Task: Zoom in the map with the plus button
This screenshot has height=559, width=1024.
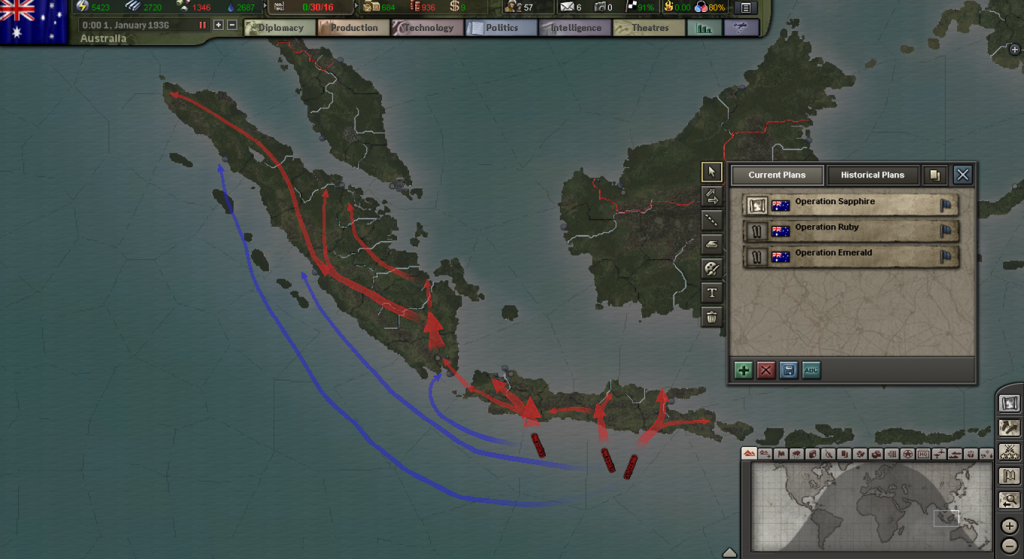Action: click(x=1009, y=526)
